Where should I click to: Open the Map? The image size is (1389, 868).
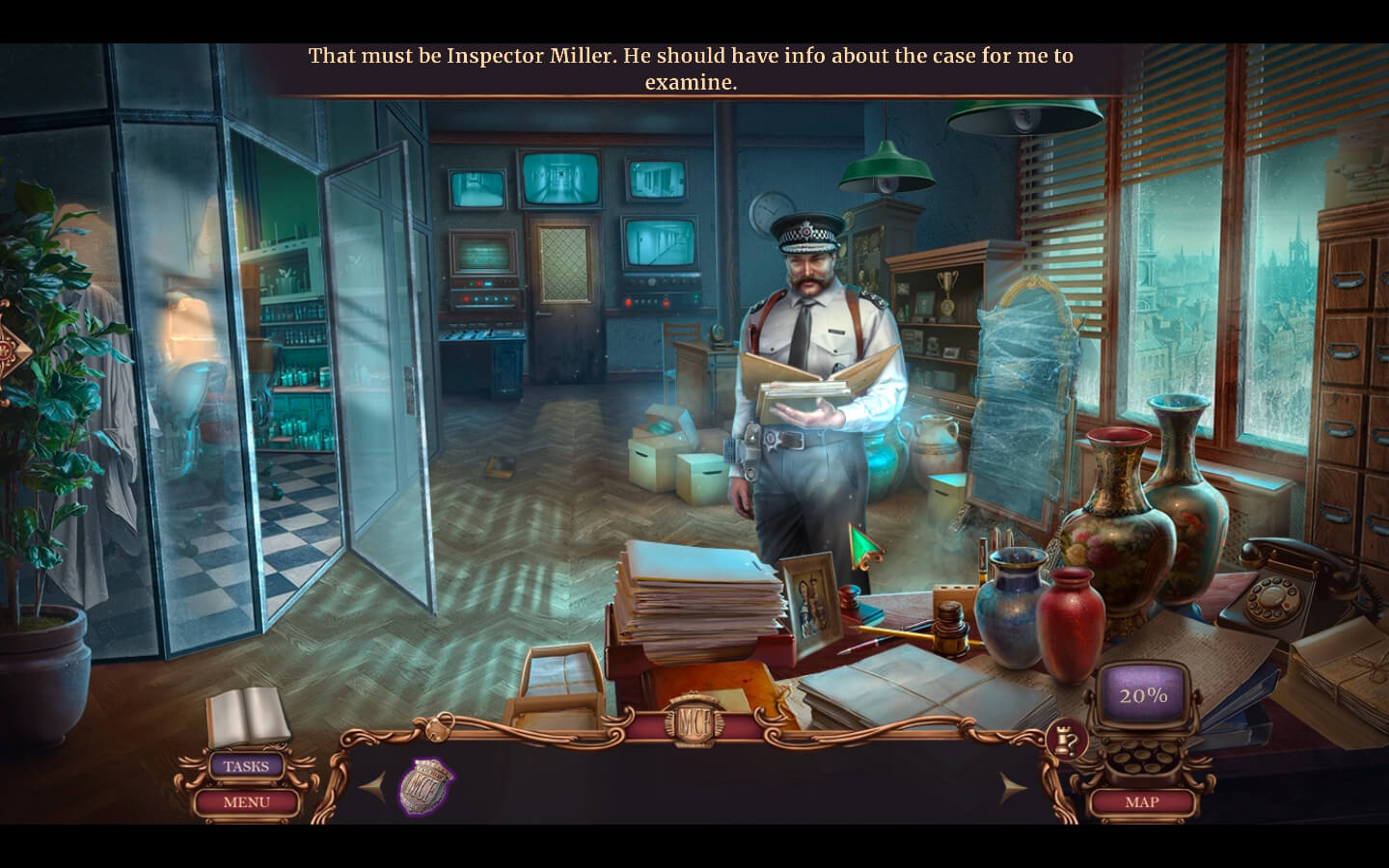point(1142,801)
